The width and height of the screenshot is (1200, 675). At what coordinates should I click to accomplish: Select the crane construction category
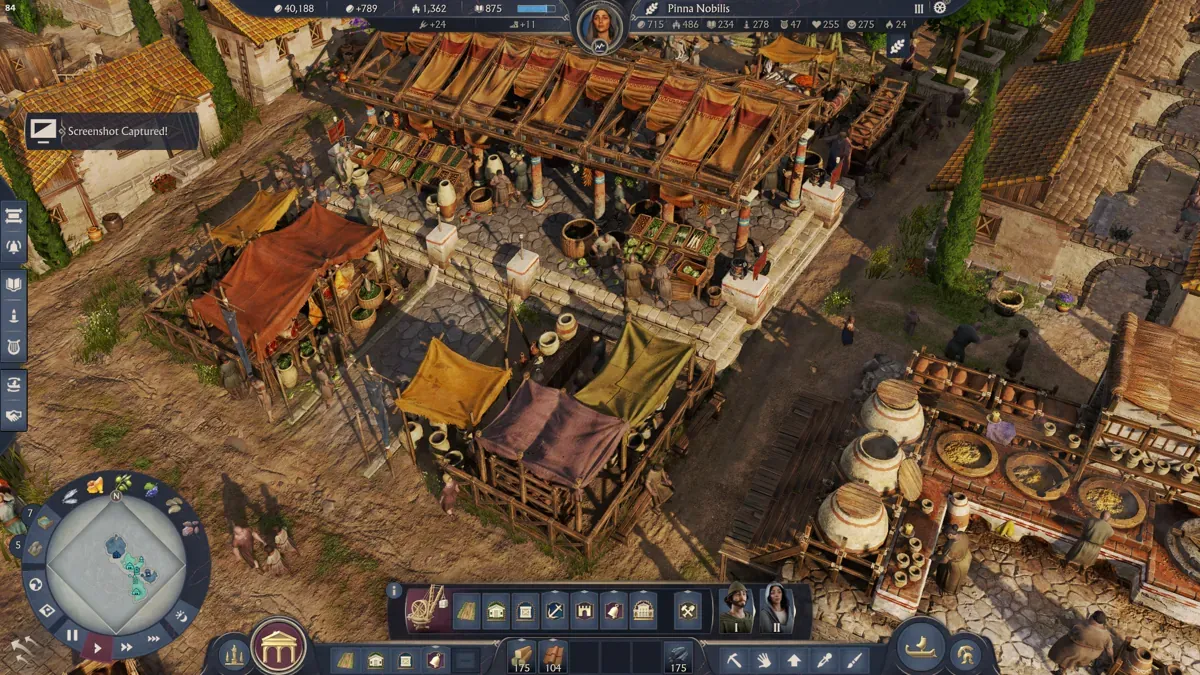[427, 609]
